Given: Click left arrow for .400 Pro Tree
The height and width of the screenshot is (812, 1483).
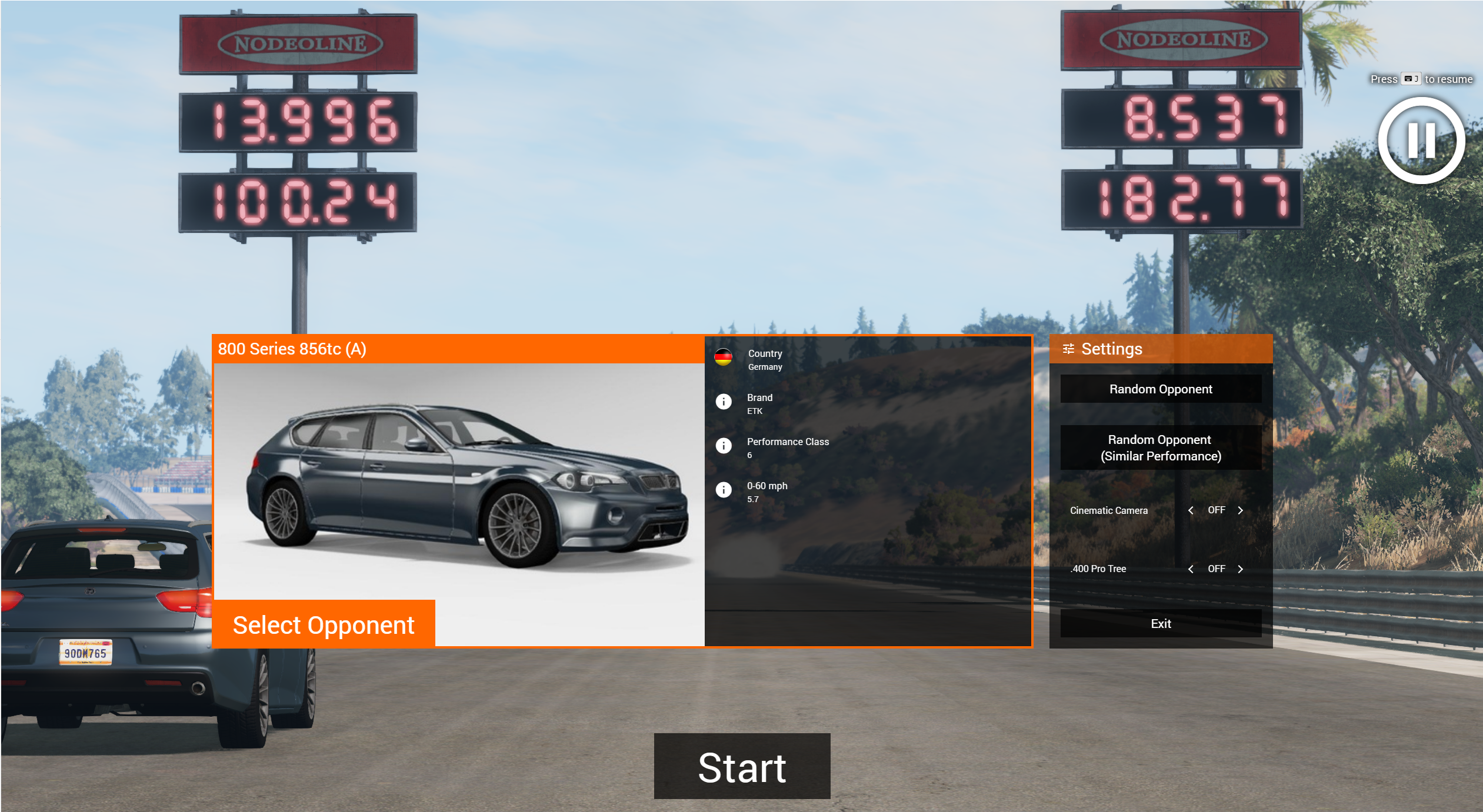Looking at the screenshot, I should 1191,569.
